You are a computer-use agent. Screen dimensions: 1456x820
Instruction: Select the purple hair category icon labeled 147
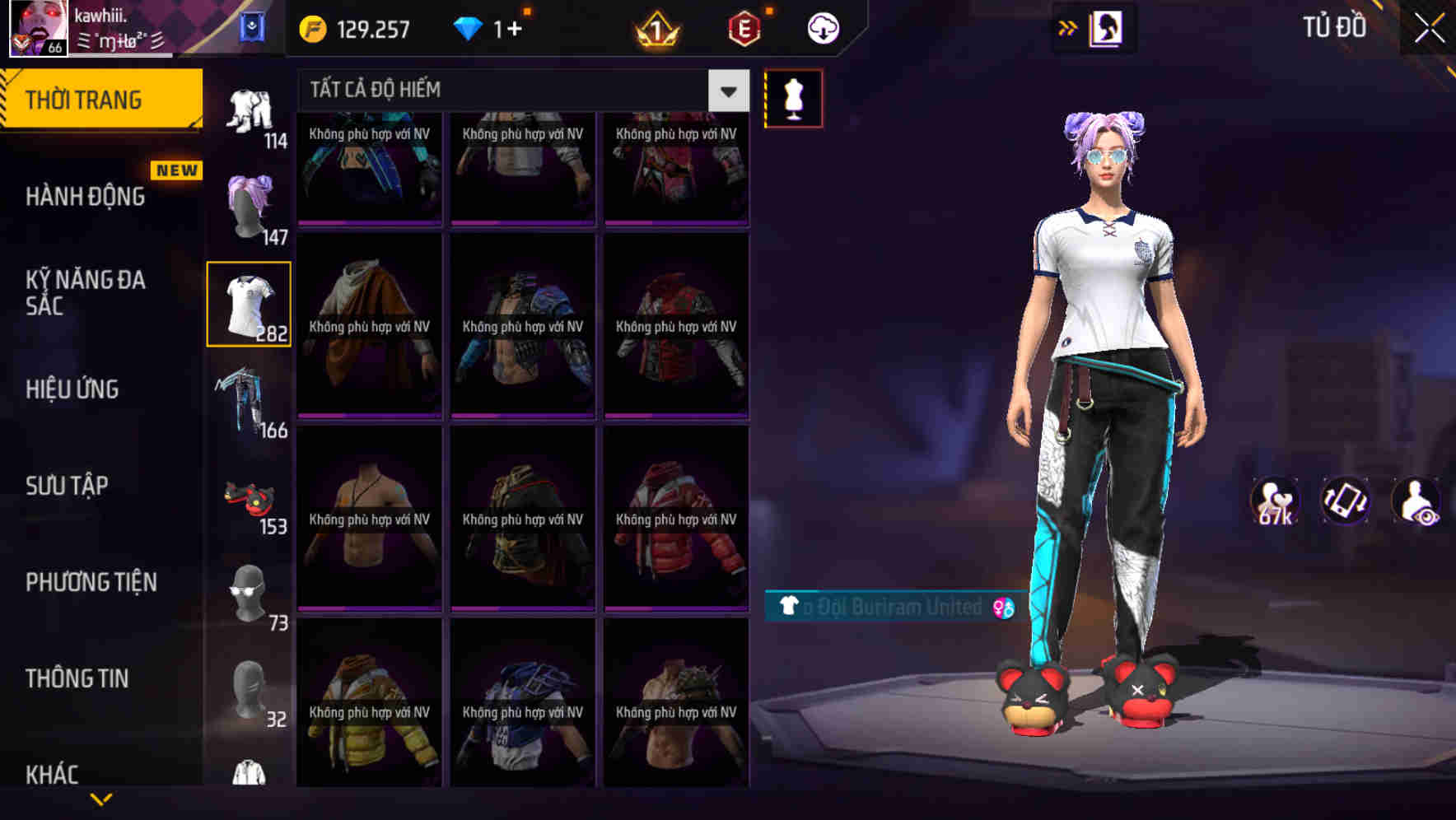coord(248,206)
